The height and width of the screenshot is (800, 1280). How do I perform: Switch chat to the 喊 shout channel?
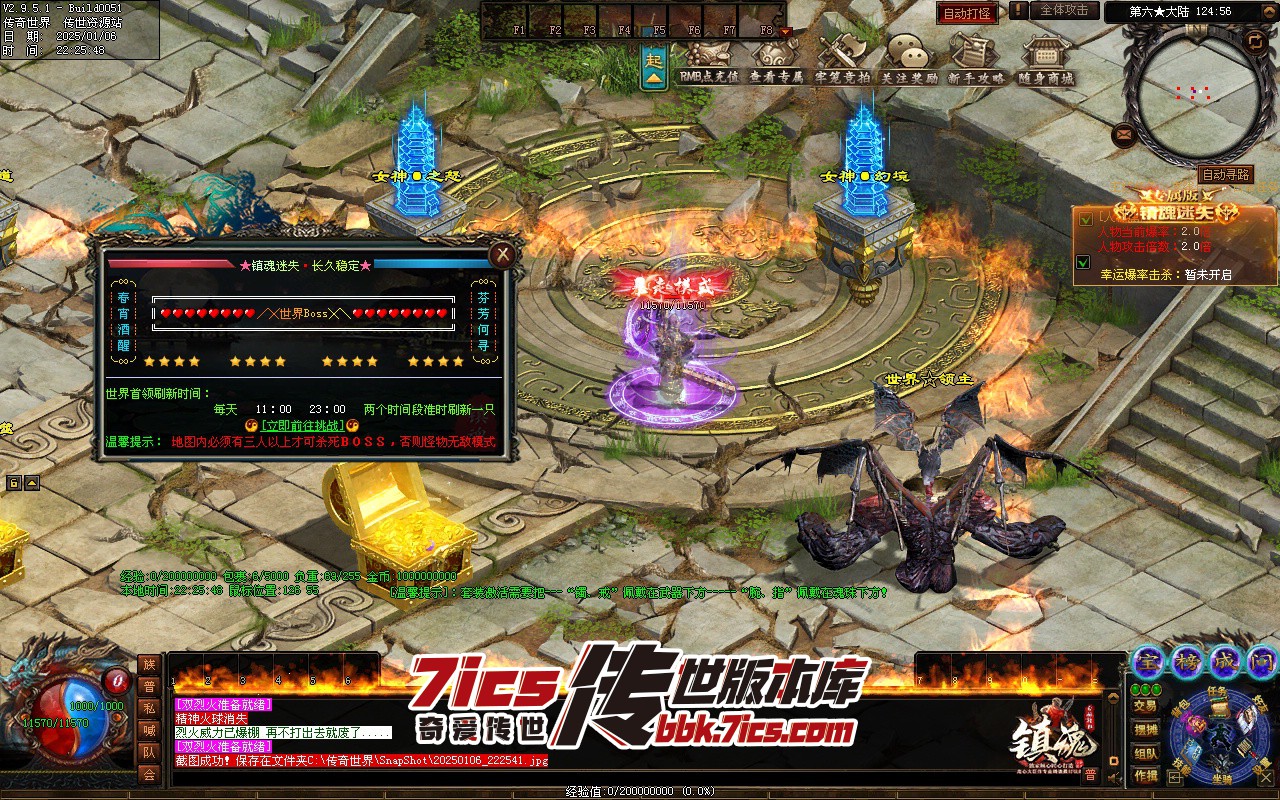point(149,730)
